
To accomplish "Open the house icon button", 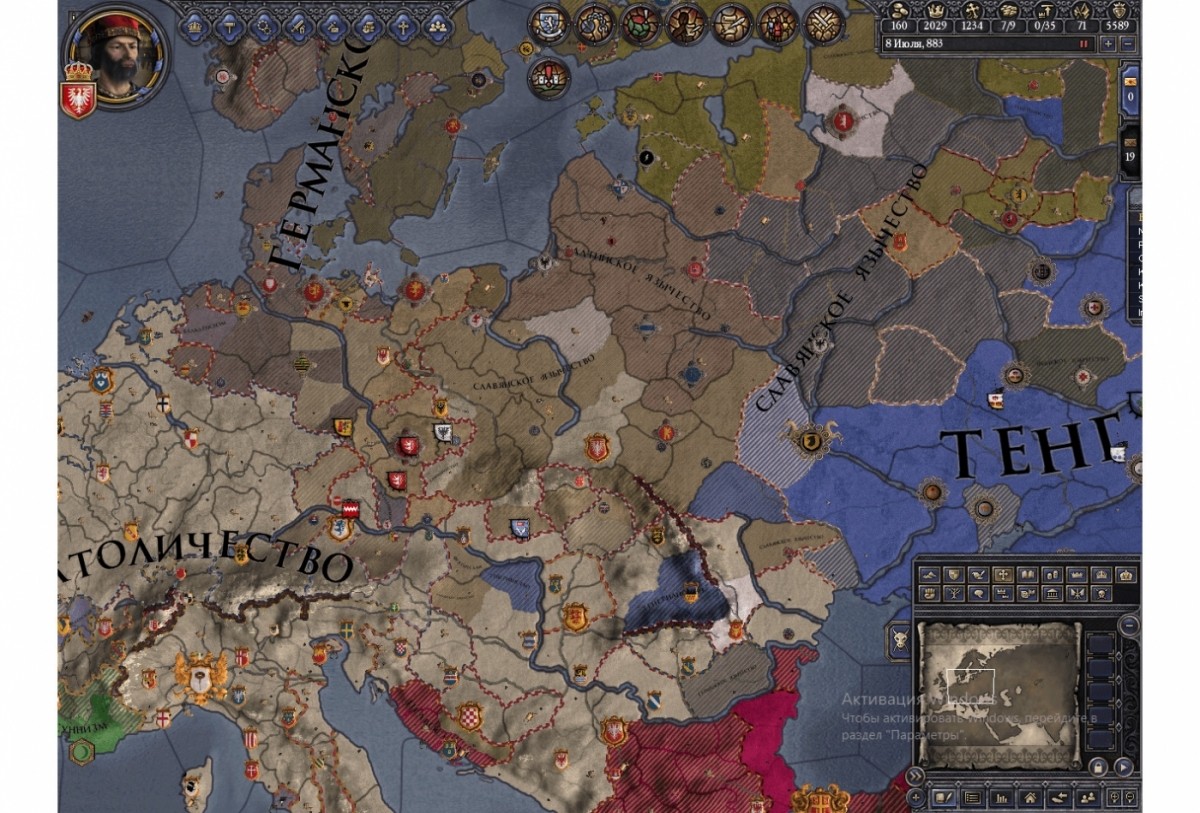I will tap(1028, 798).
